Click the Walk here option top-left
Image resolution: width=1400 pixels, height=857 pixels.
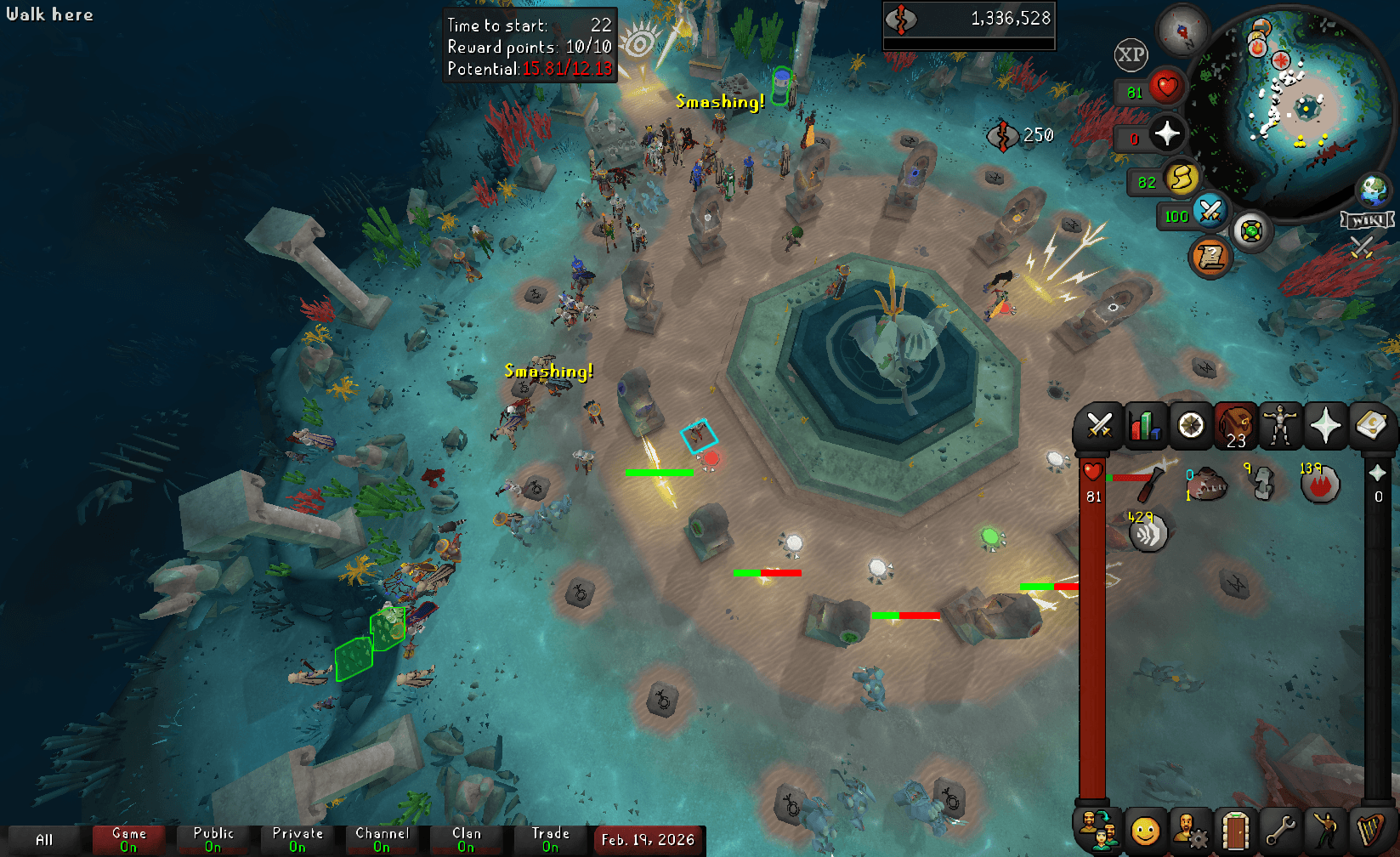coord(49,14)
